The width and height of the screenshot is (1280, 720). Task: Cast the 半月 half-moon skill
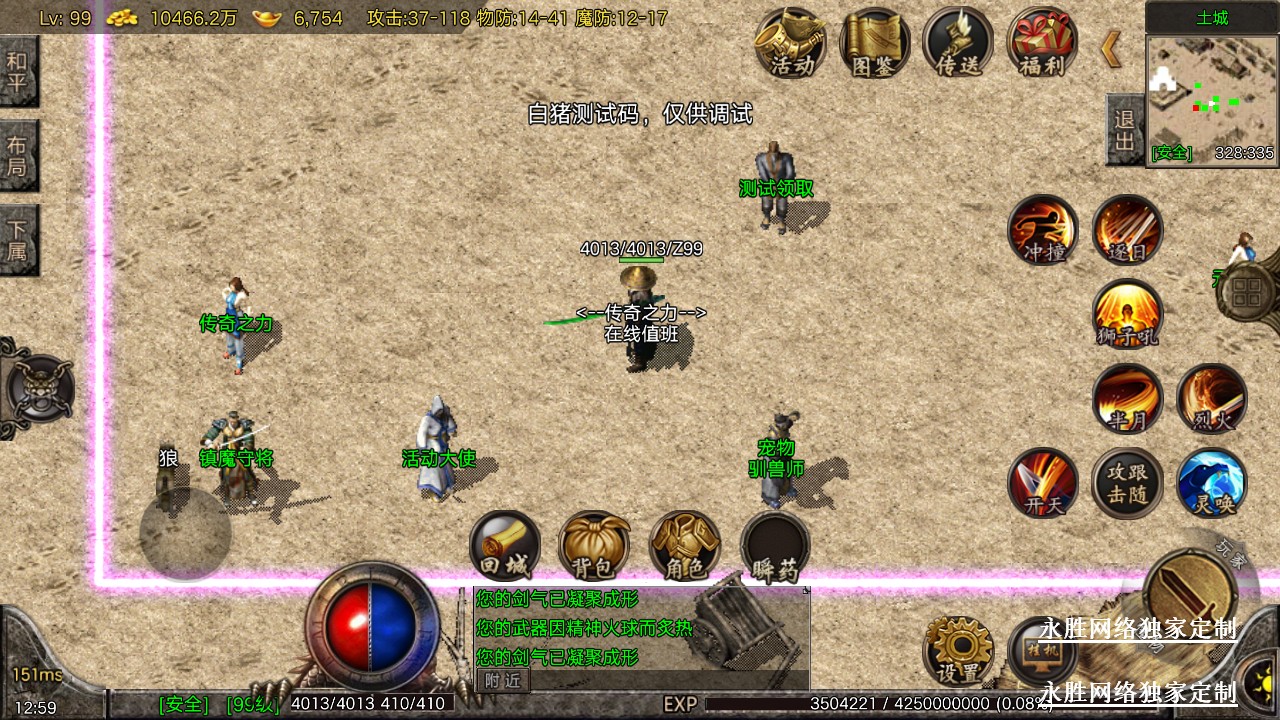(1127, 398)
